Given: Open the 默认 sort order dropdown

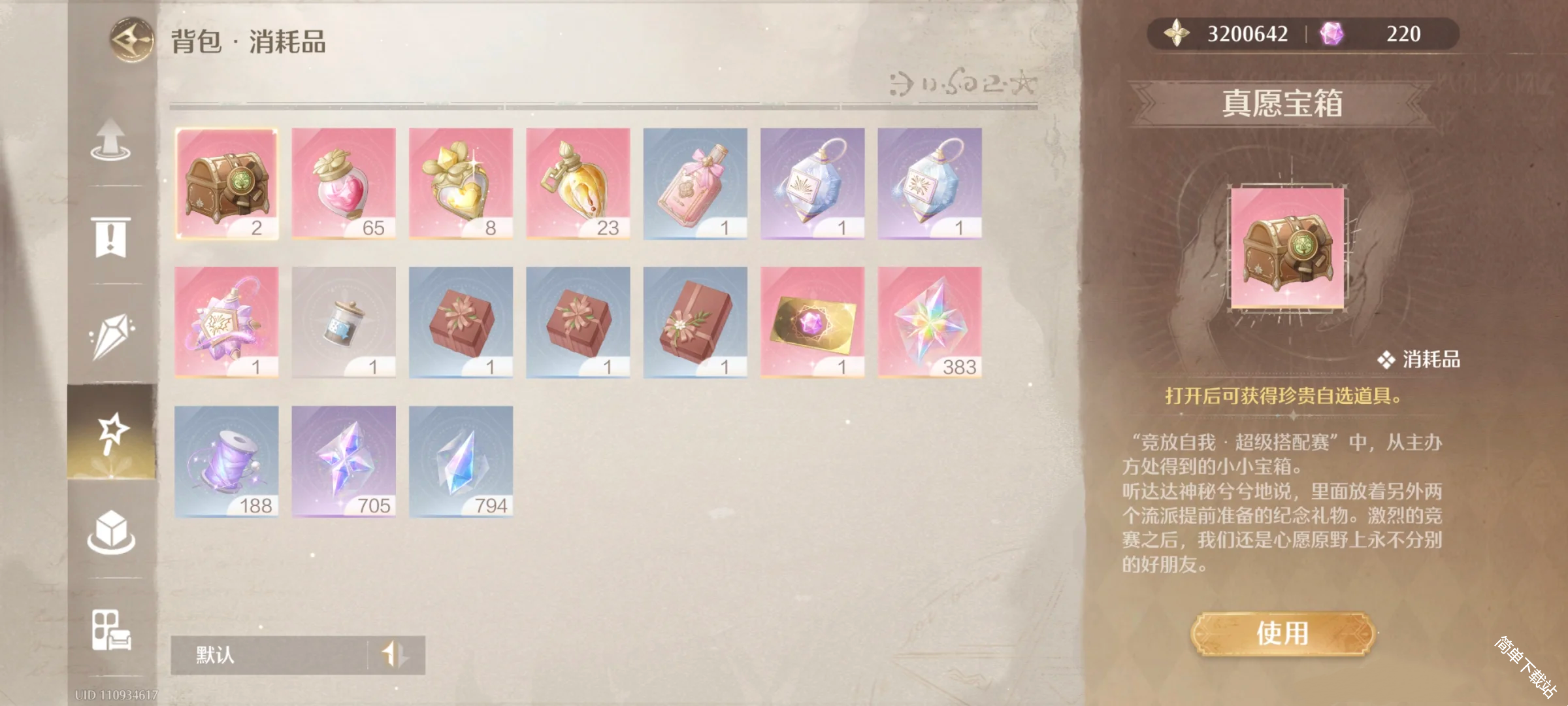Looking at the screenshot, I should point(298,654).
